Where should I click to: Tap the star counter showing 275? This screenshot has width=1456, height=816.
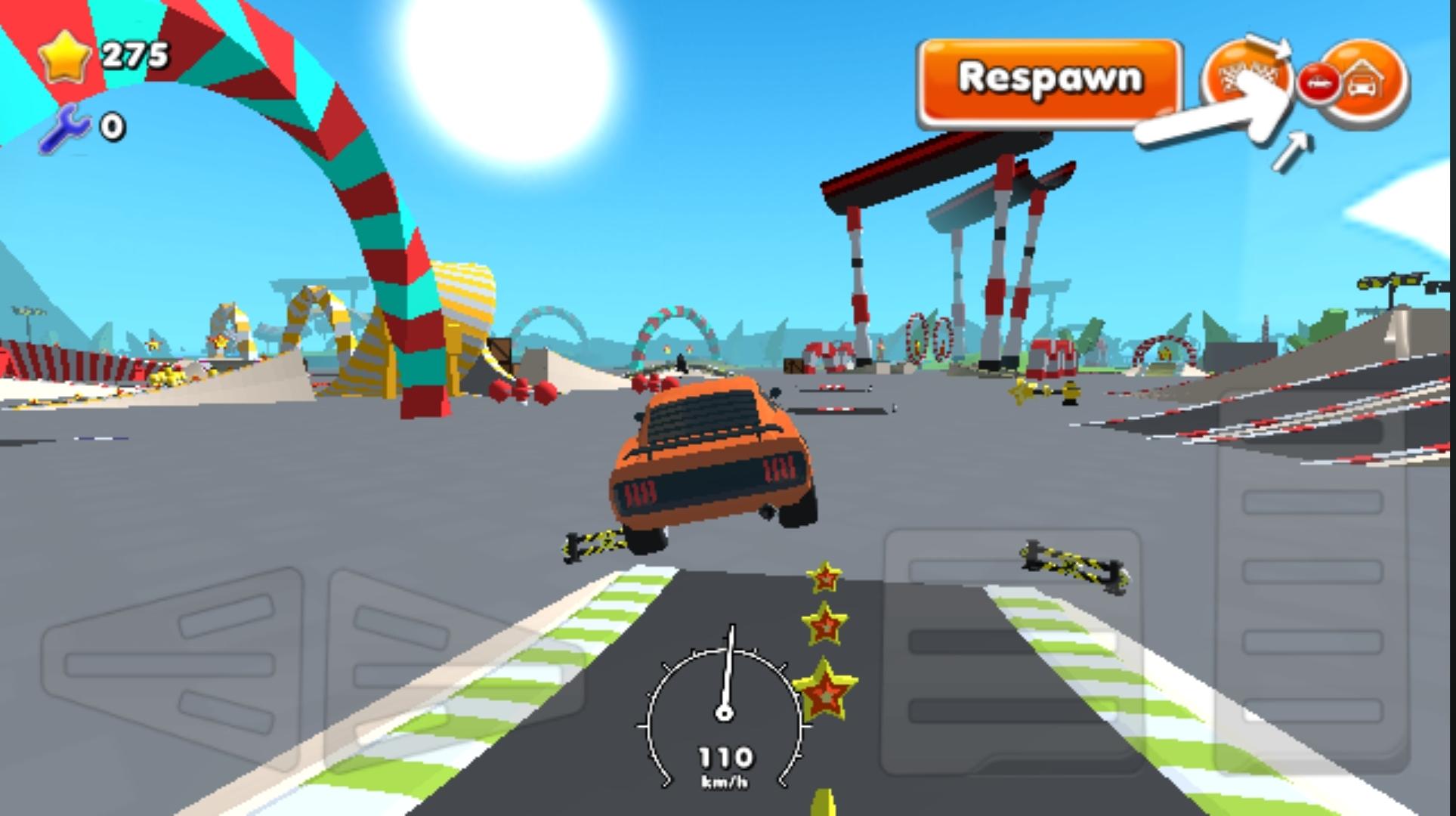136,53
